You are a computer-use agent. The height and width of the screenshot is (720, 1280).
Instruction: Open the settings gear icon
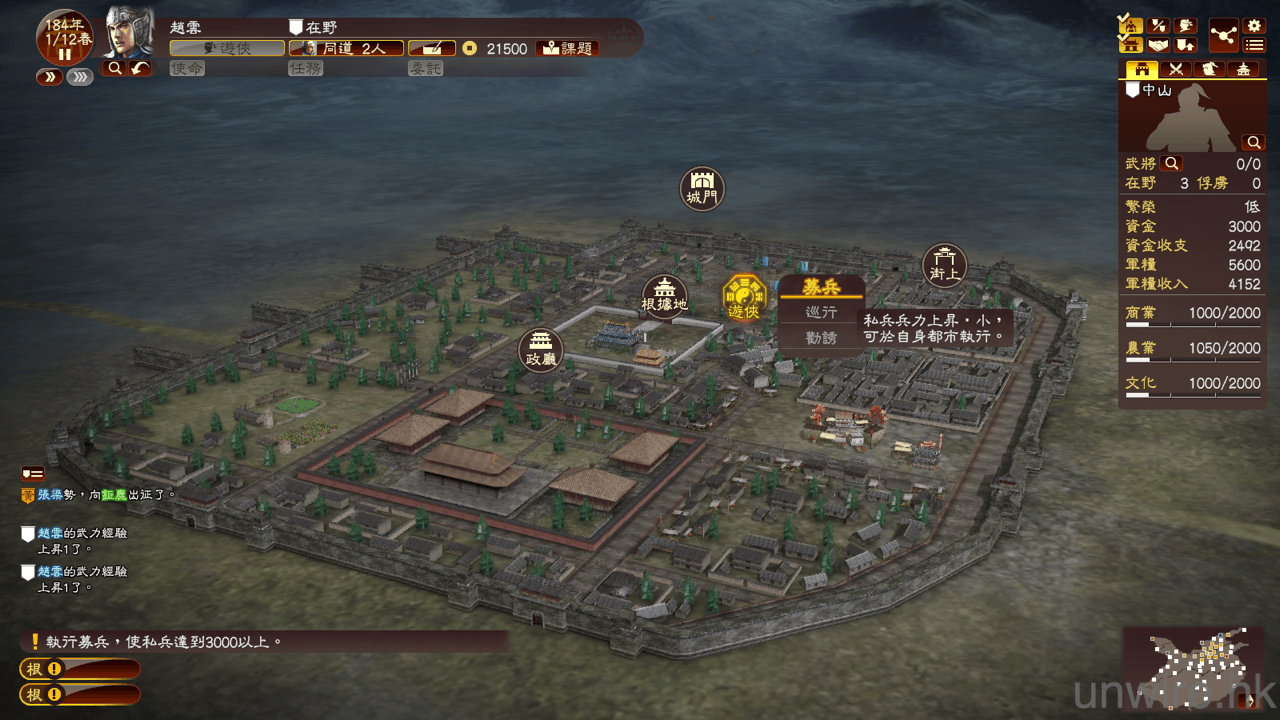1254,26
